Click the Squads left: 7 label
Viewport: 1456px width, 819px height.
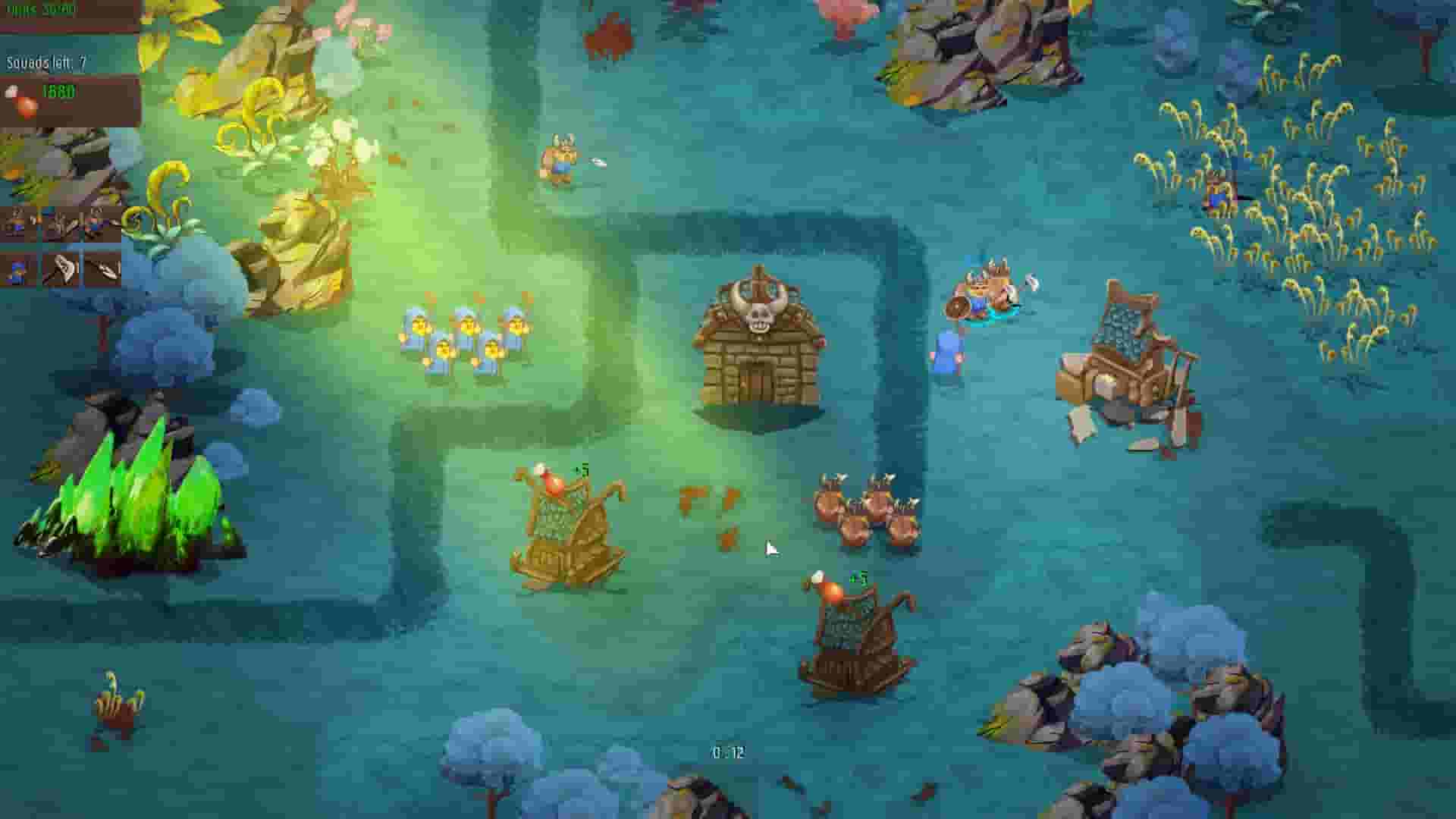pyautogui.click(x=45, y=62)
